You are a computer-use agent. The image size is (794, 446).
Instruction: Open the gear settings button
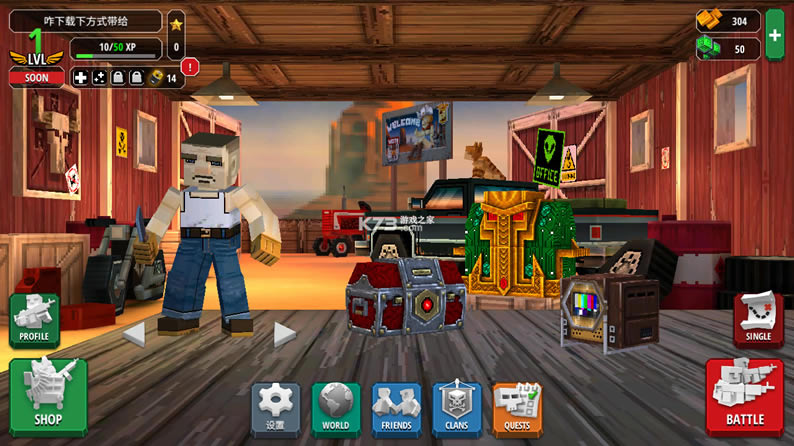pyautogui.click(x=275, y=409)
